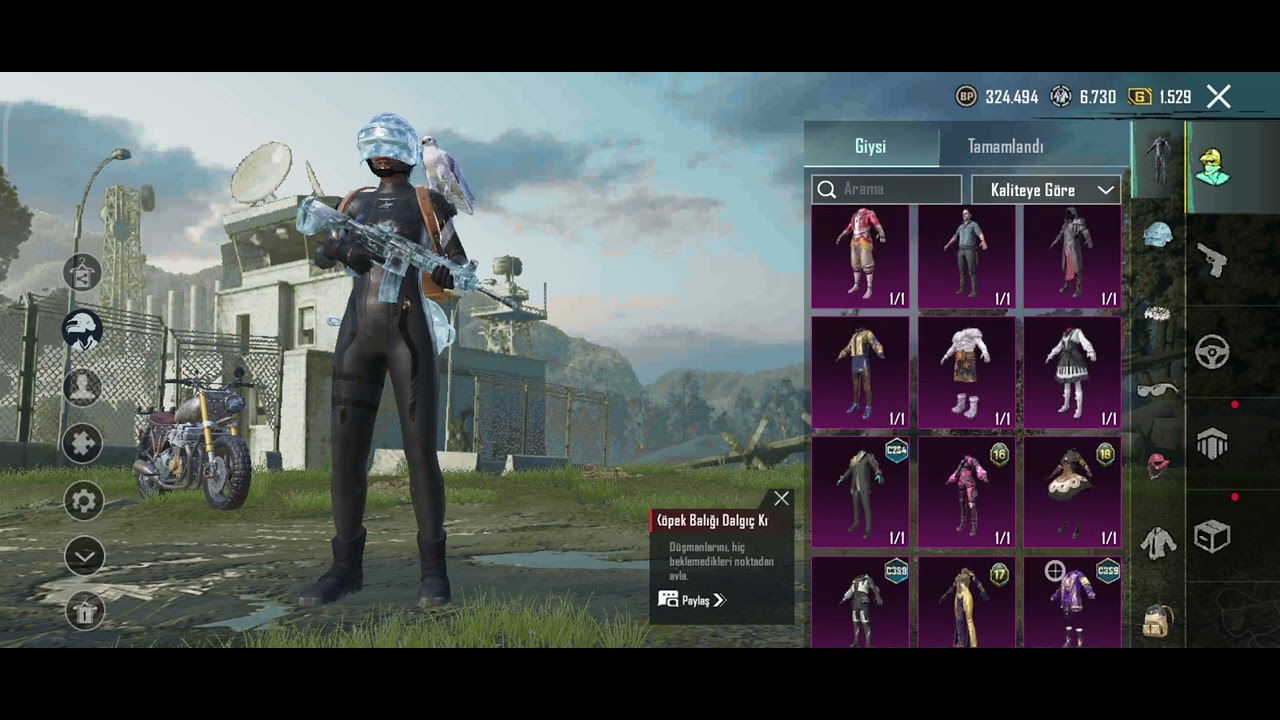The height and width of the screenshot is (720, 1280).
Task: Select the C2S4 dark suit outfit
Action: [x=861, y=492]
